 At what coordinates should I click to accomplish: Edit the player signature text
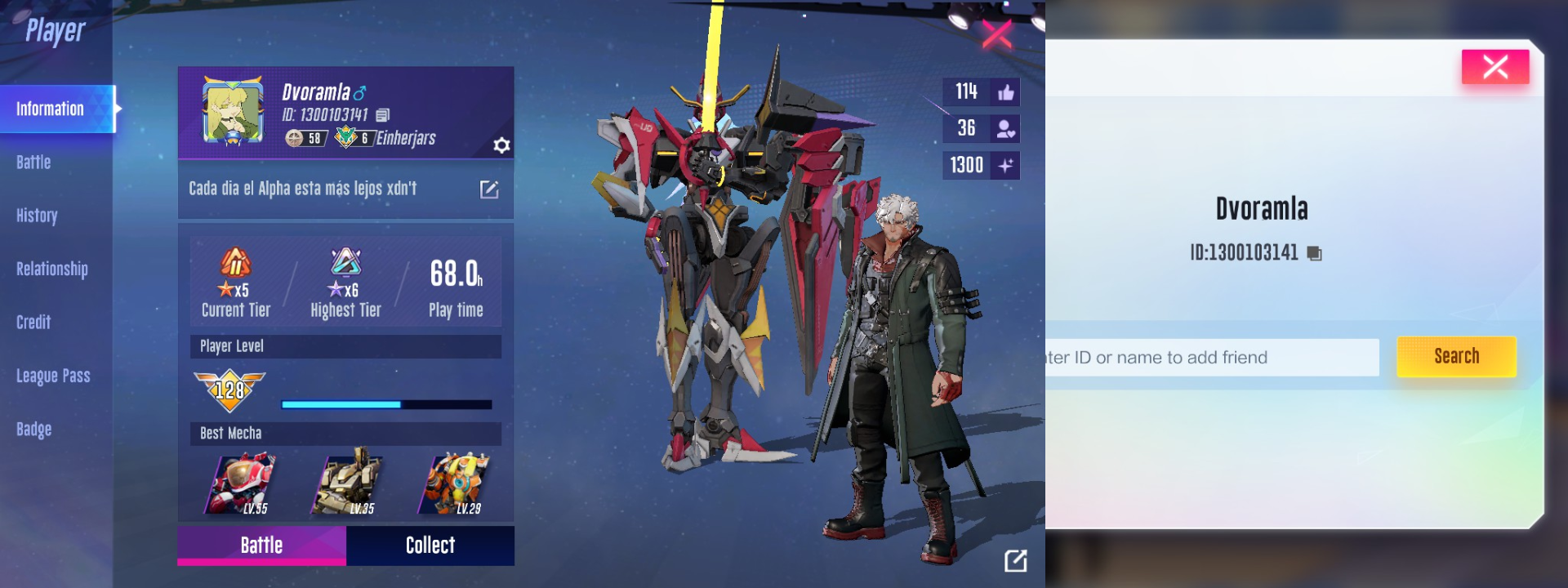coord(488,189)
